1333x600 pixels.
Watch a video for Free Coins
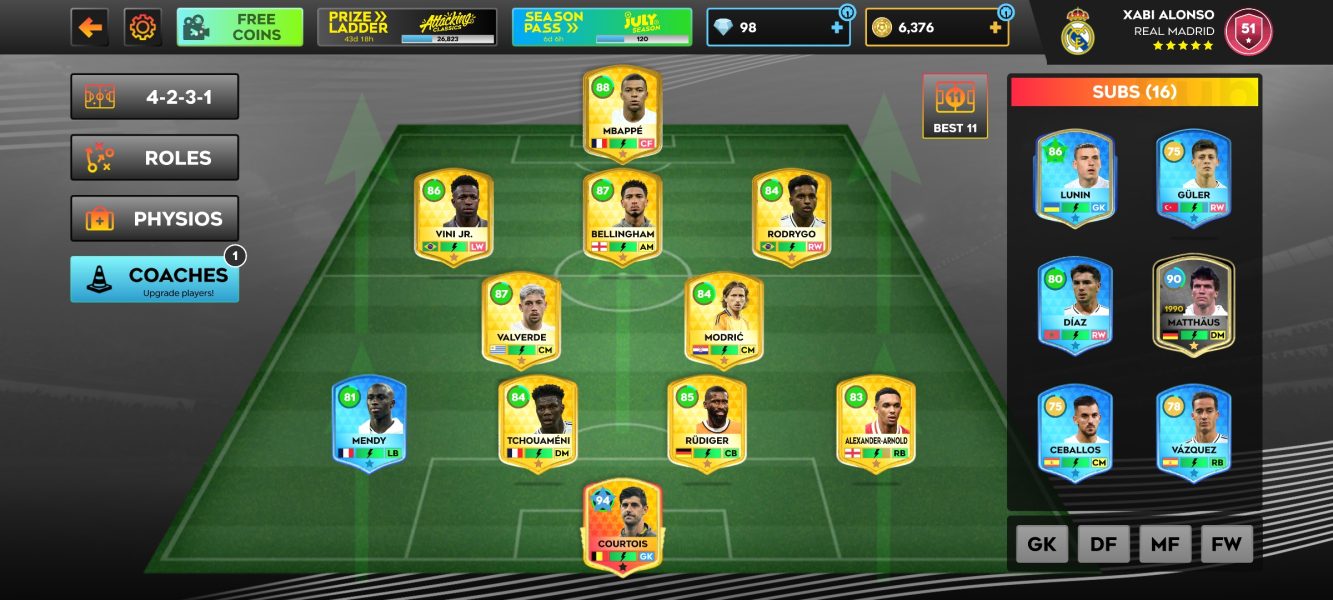240,27
